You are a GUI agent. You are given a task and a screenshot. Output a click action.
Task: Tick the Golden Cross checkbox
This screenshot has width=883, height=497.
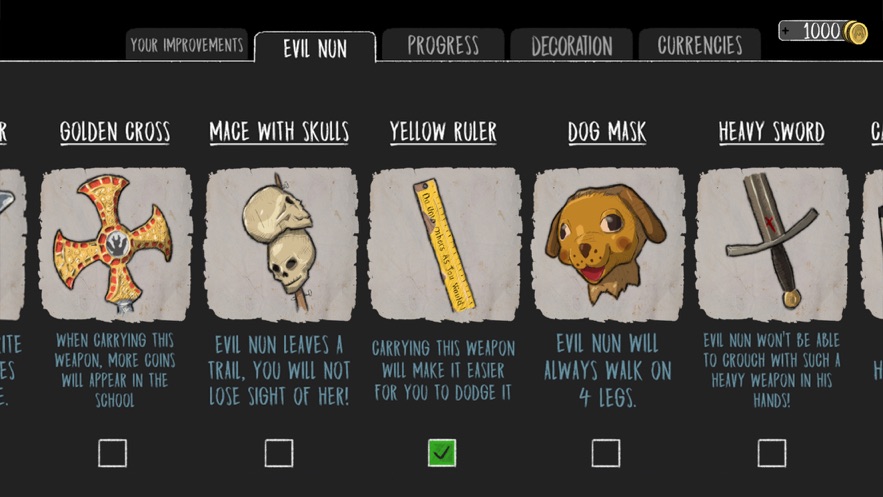click(113, 453)
